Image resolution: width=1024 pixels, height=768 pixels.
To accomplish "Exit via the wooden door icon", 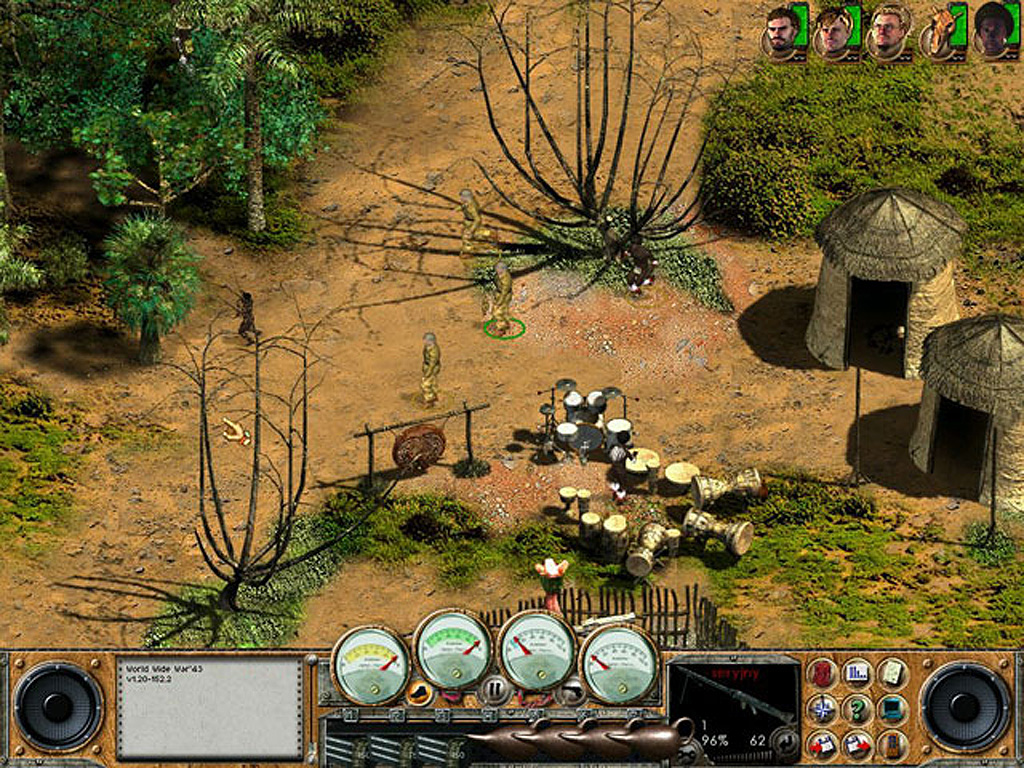I will (x=892, y=744).
